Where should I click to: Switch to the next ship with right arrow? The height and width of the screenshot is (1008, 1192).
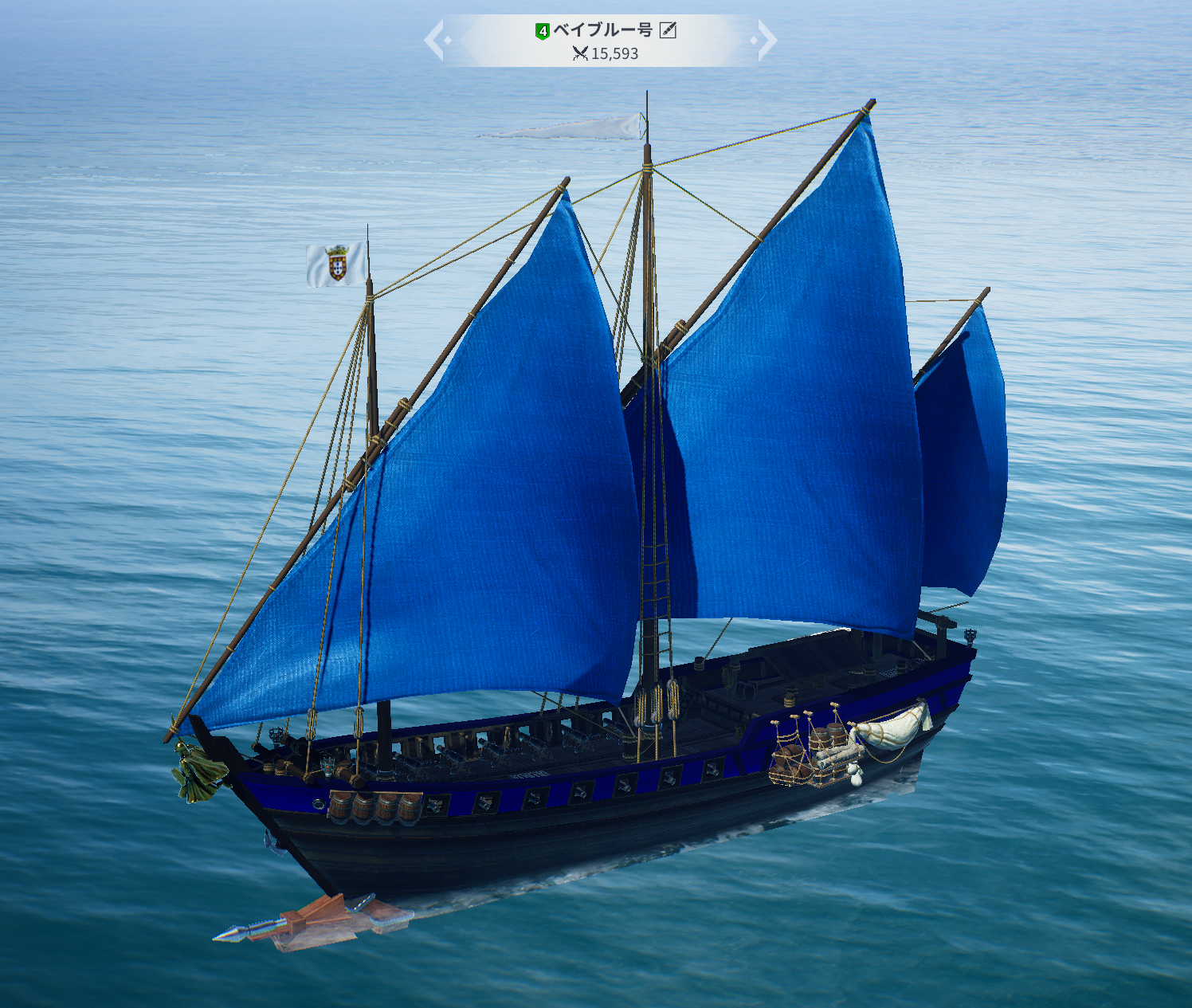pos(766,40)
